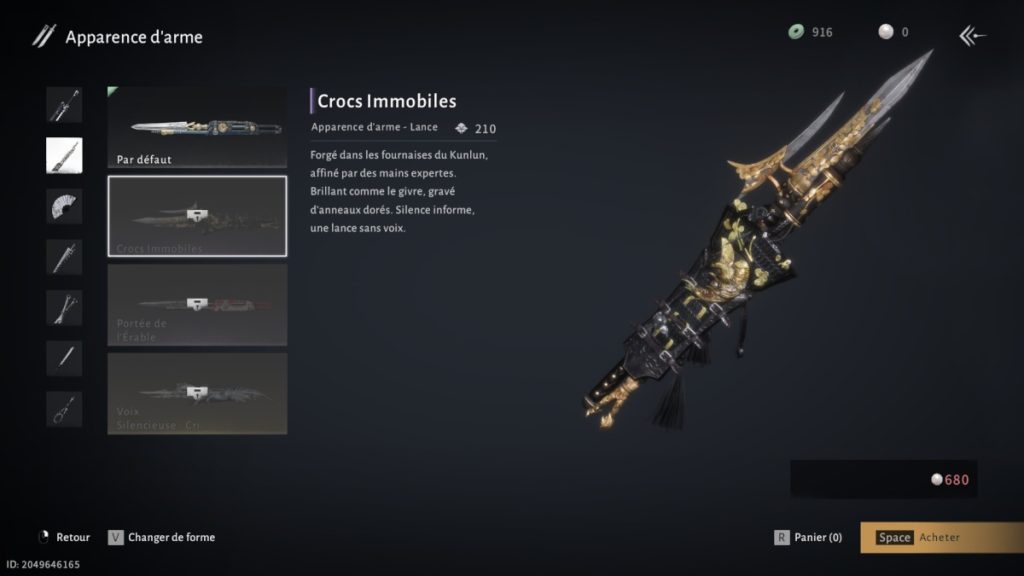1024x576 pixels.
Task: Select the Crocs Immobiles appearance tile
Action: click(197, 216)
